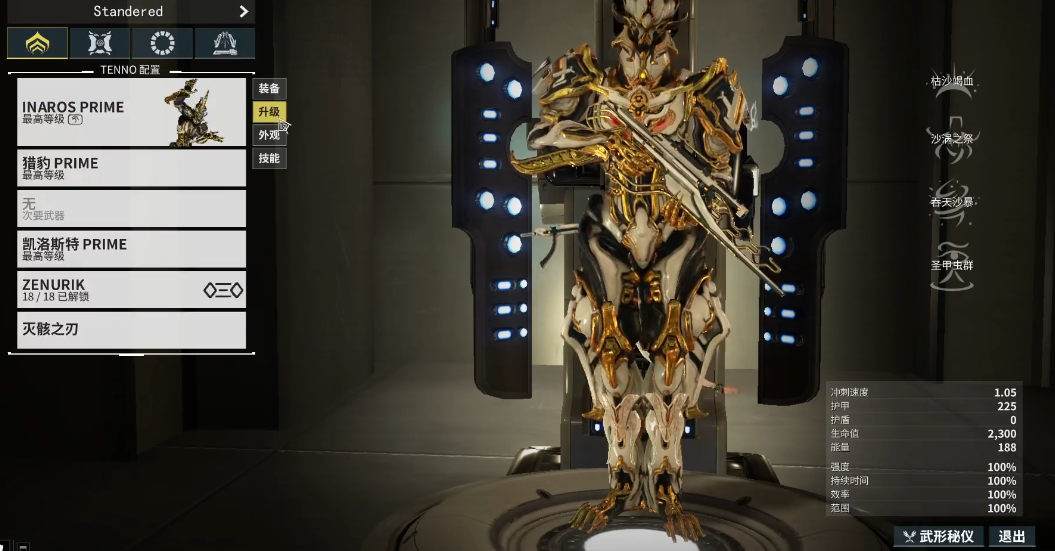Open the 升级 upgrade menu
This screenshot has height=551, width=1055.
coord(269,112)
